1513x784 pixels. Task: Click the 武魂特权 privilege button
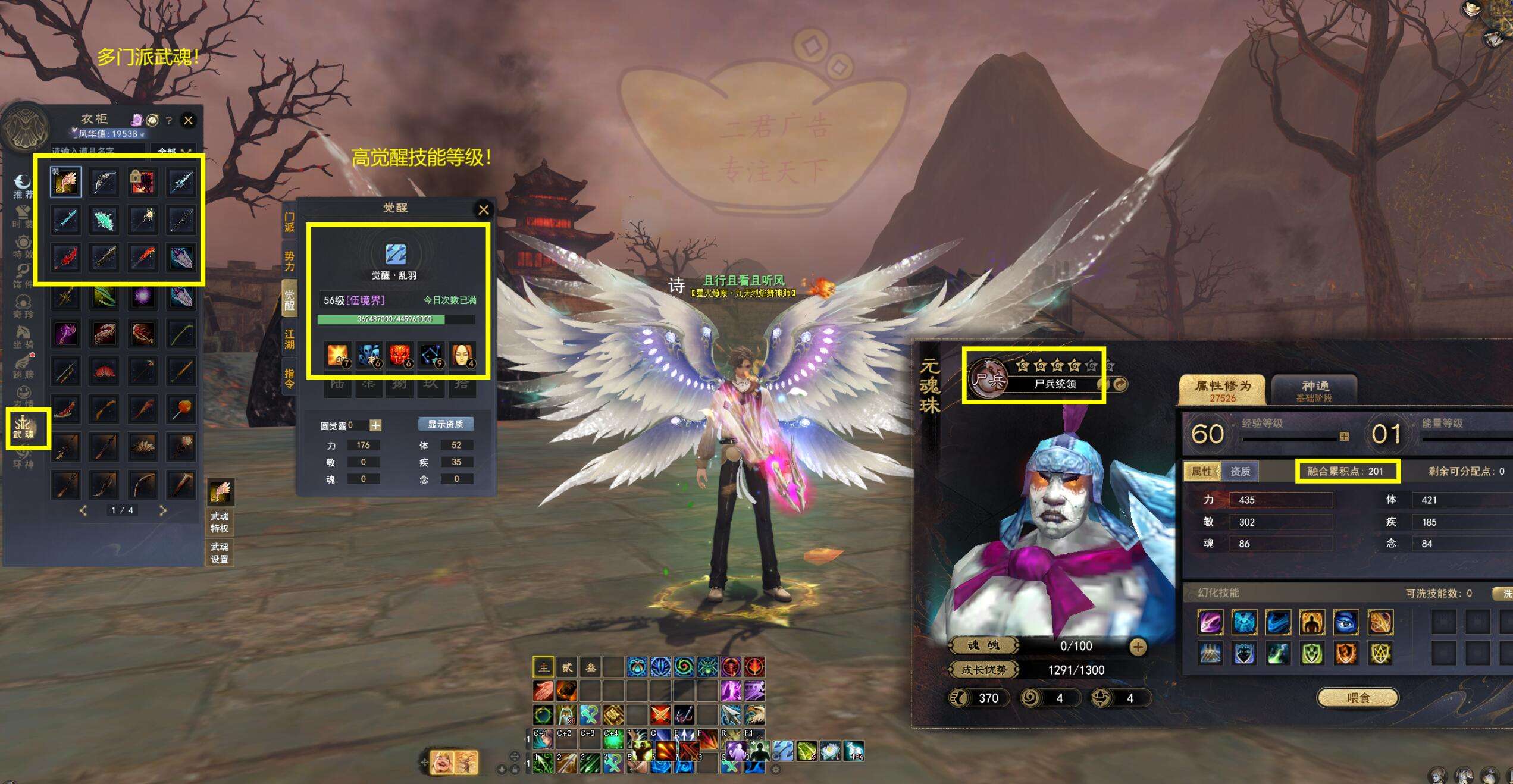[x=220, y=522]
